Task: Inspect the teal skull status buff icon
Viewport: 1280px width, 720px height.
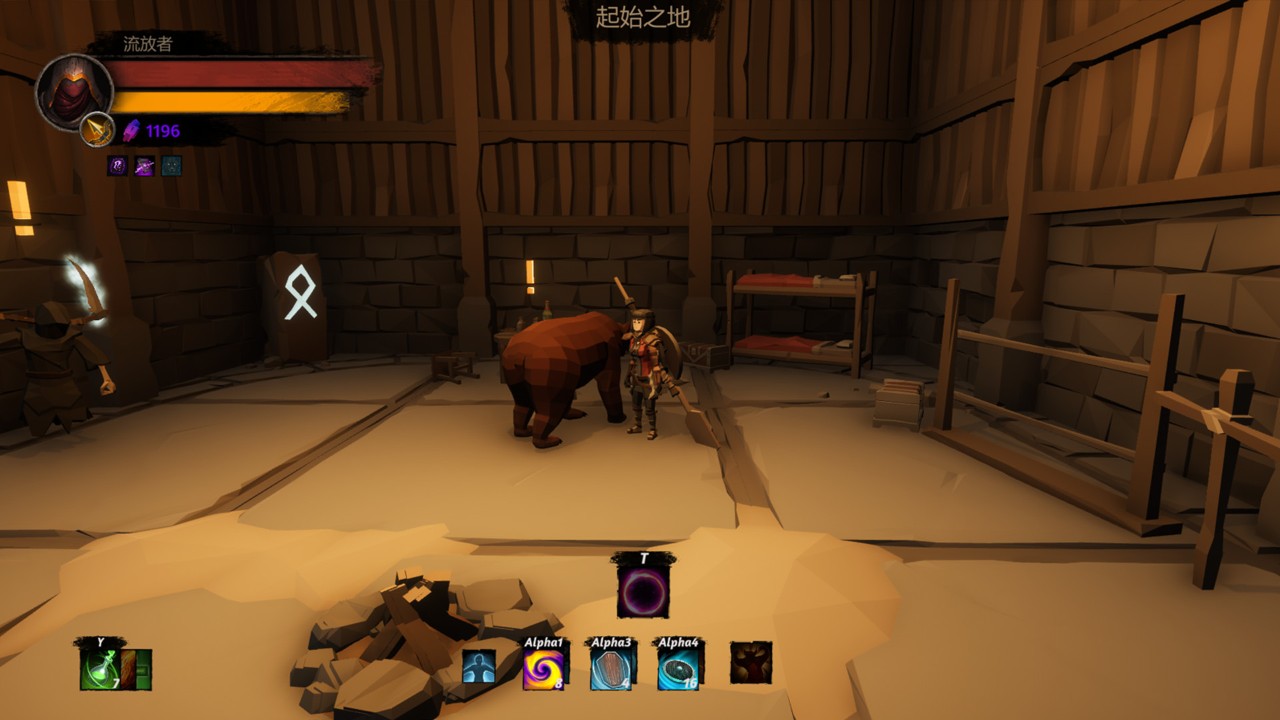Action: (x=172, y=166)
